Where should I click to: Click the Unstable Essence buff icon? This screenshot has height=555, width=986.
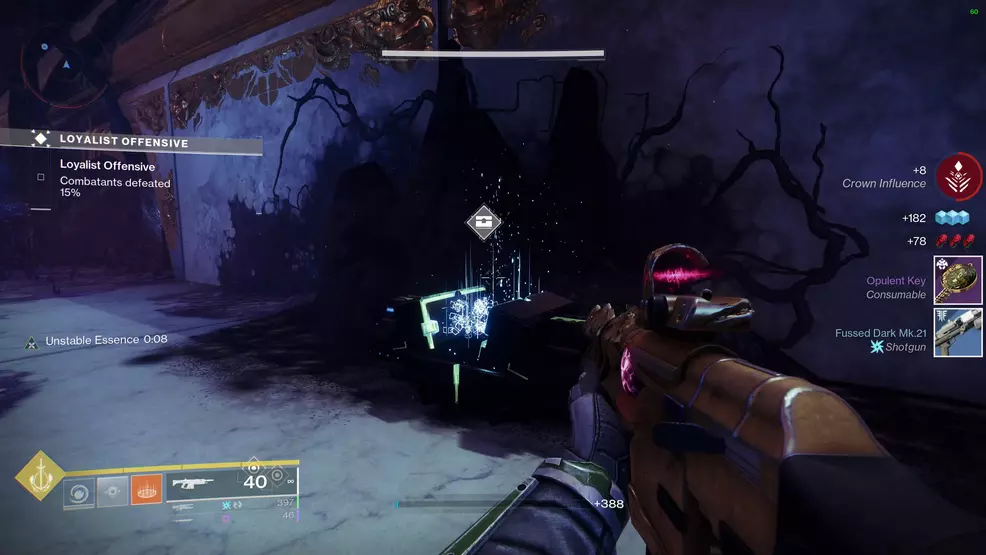[33, 340]
